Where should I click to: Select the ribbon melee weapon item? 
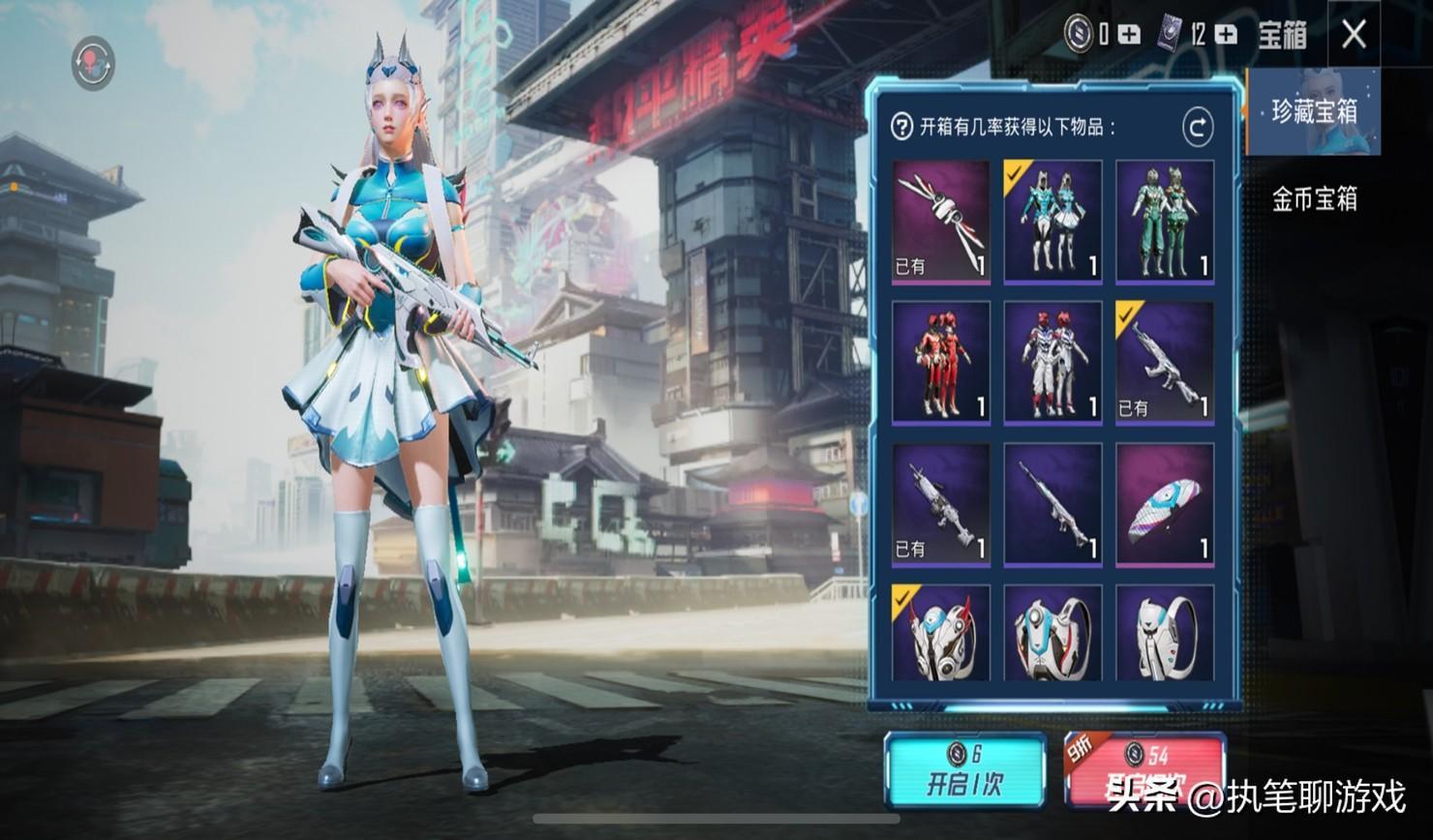[940, 222]
